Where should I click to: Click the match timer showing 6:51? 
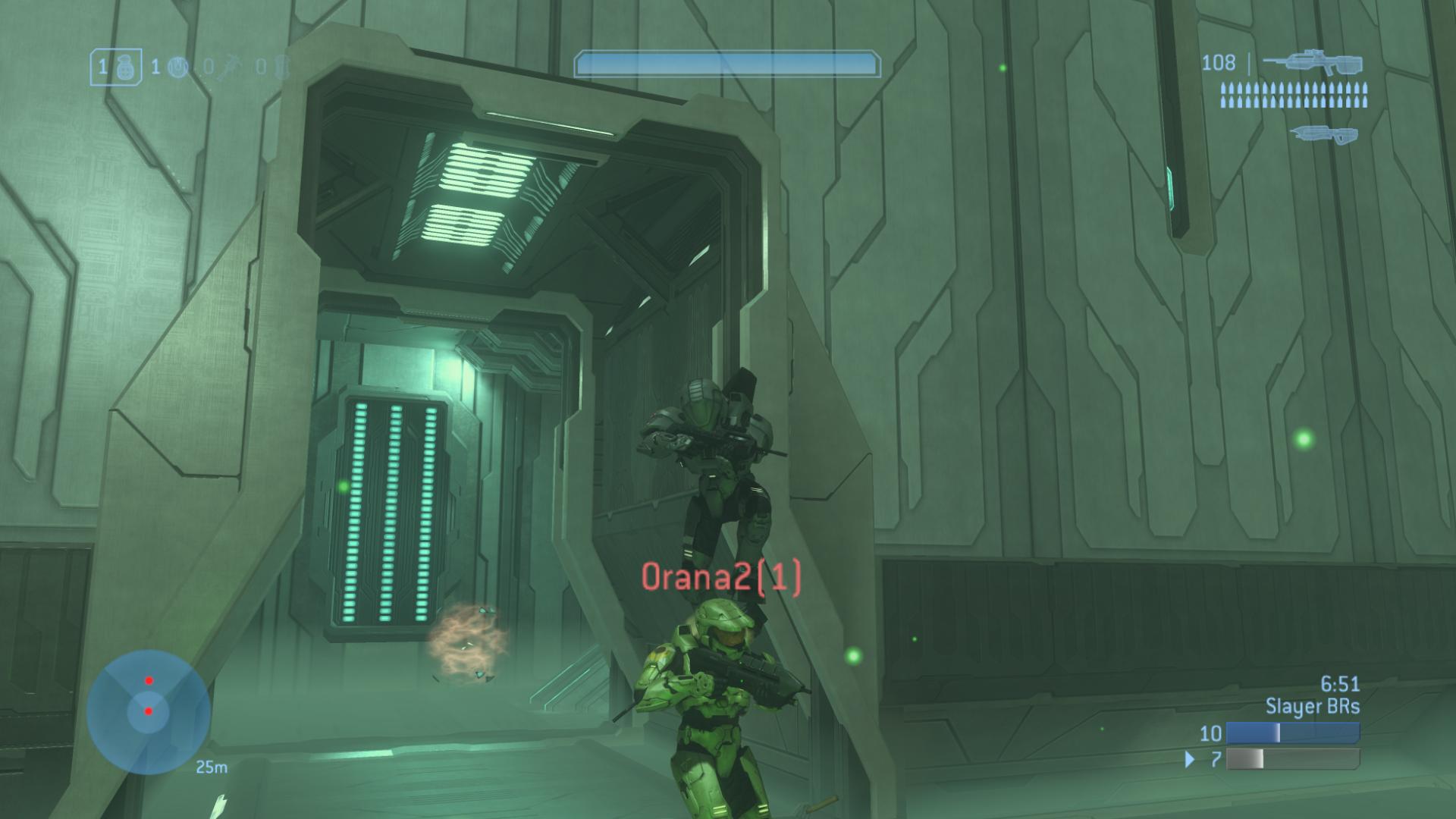click(1341, 683)
